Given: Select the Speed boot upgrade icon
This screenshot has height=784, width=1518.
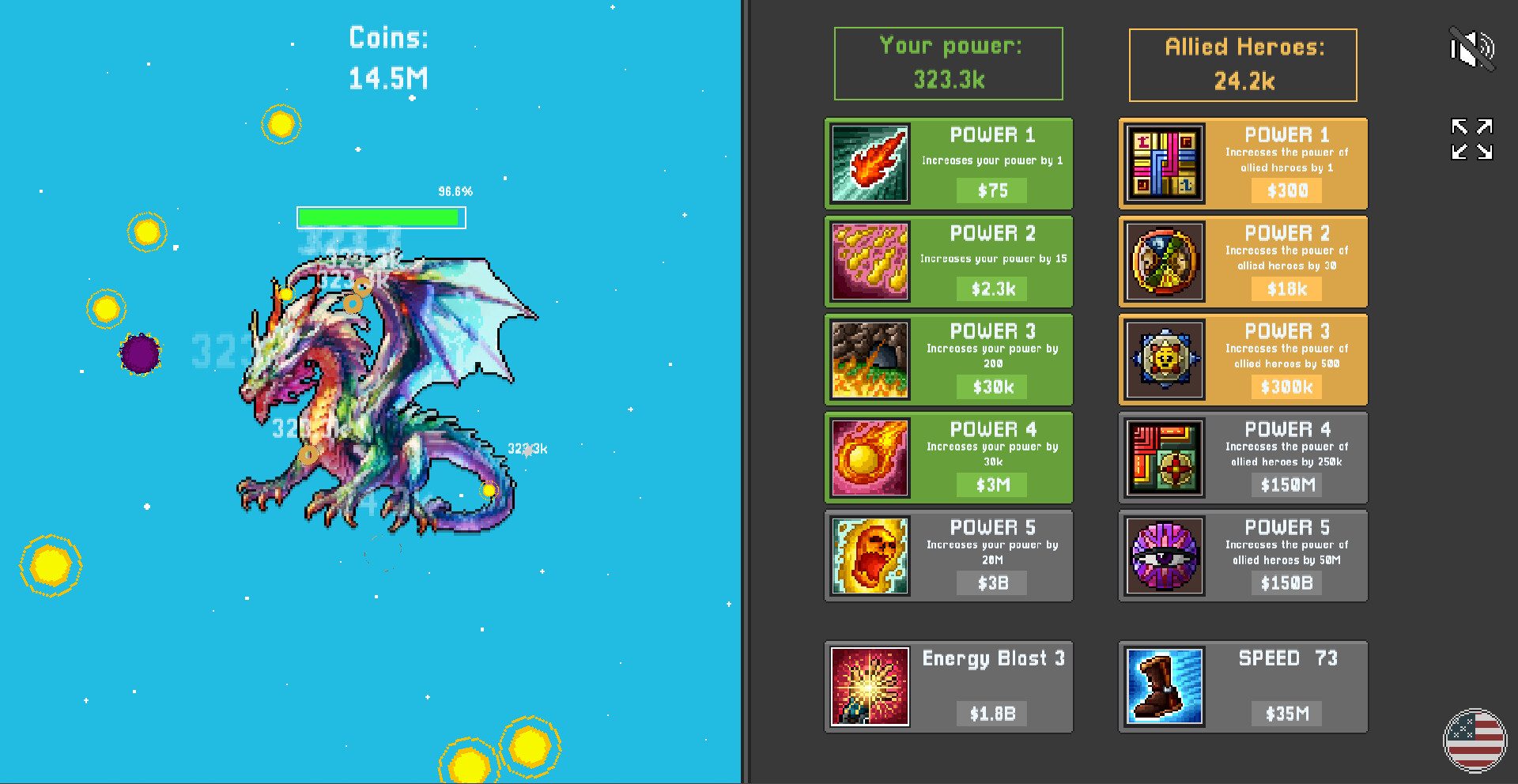Looking at the screenshot, I should pos(1164,686).
